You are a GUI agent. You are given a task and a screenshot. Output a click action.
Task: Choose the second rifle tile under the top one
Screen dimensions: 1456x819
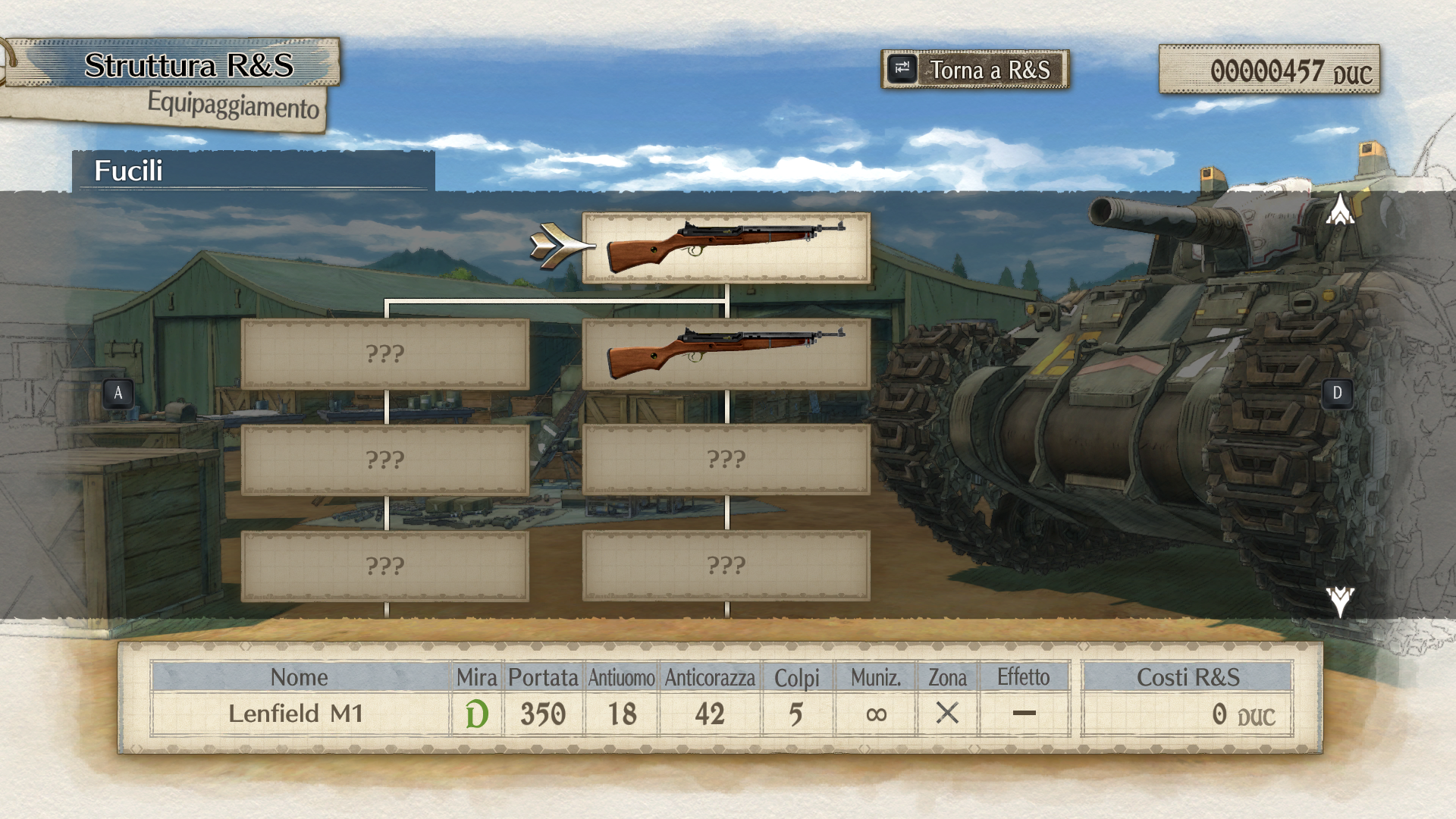(726, 353)
